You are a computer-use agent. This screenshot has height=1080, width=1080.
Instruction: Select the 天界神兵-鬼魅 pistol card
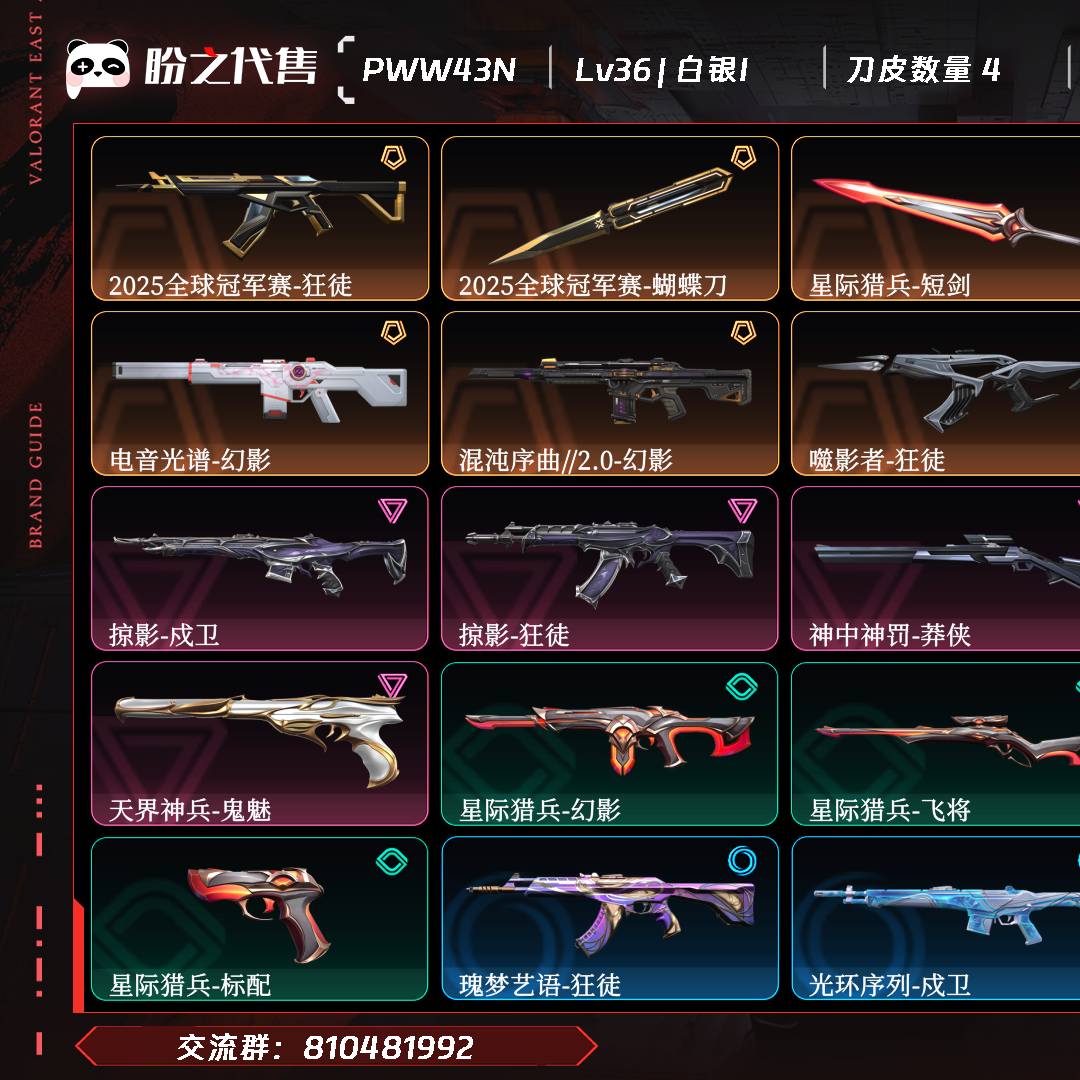pyautogui.click(x=260, y=743)
